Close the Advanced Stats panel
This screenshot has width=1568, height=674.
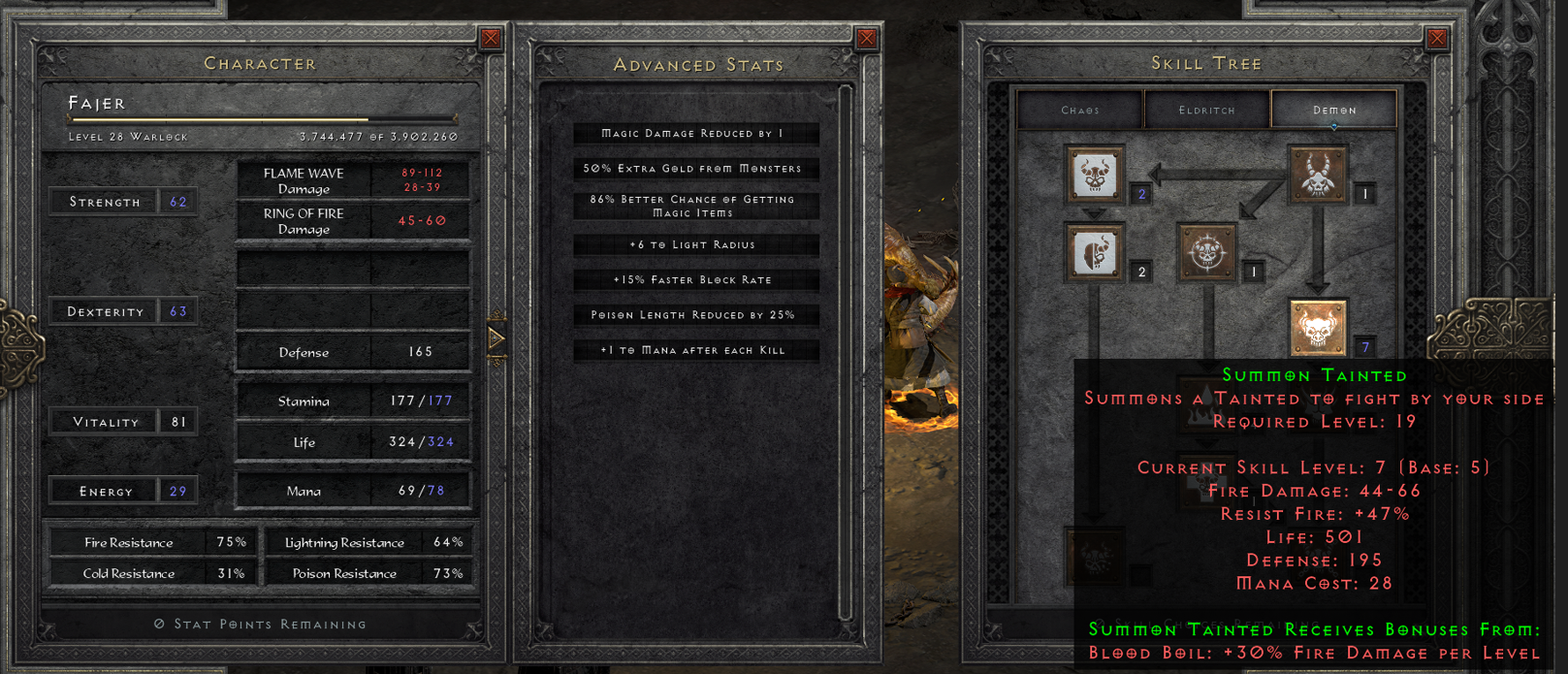pos(867,39)
